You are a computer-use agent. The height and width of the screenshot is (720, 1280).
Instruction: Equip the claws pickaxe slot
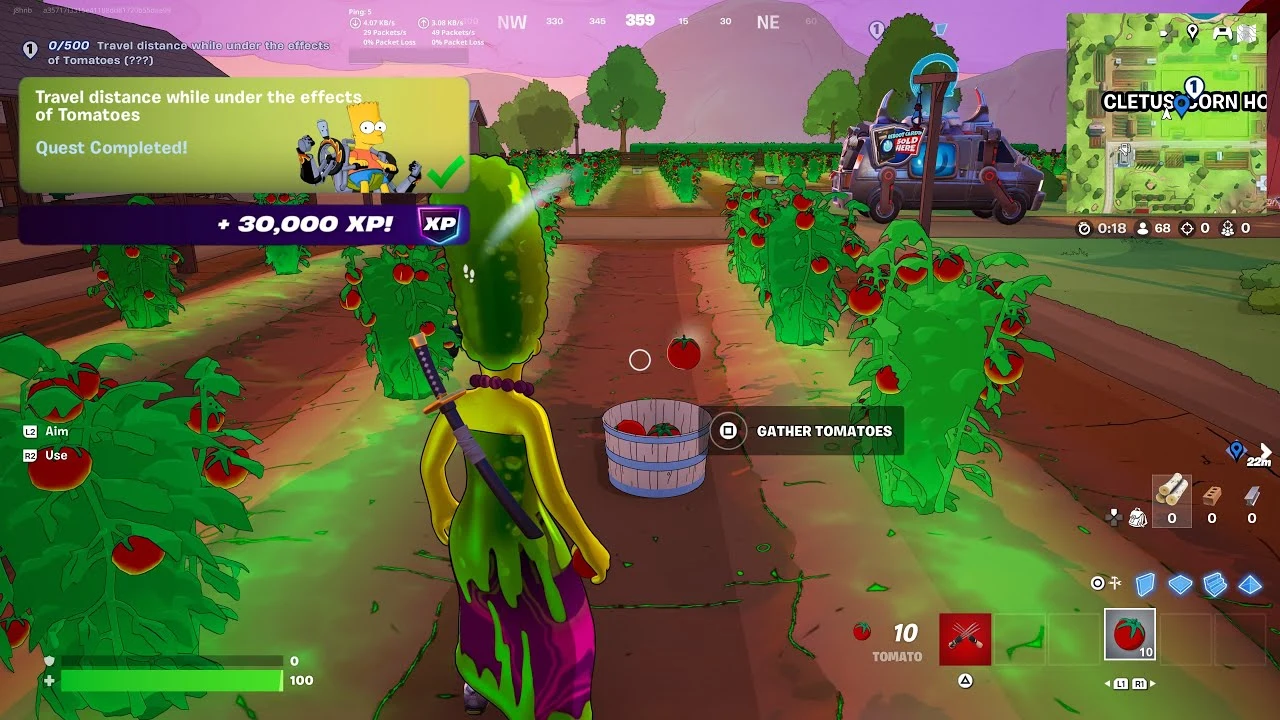965,639
